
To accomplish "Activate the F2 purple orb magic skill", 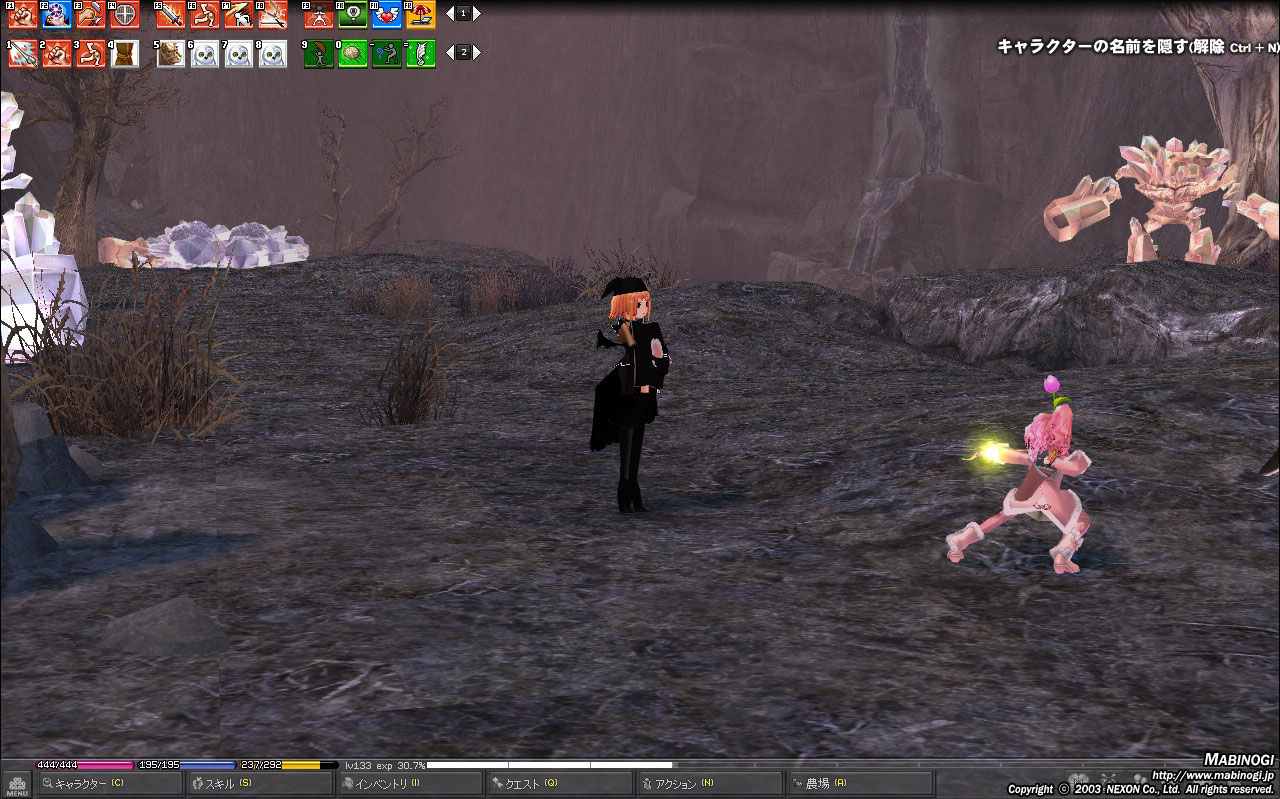I will pyautogui.click(x=56, y=15).
